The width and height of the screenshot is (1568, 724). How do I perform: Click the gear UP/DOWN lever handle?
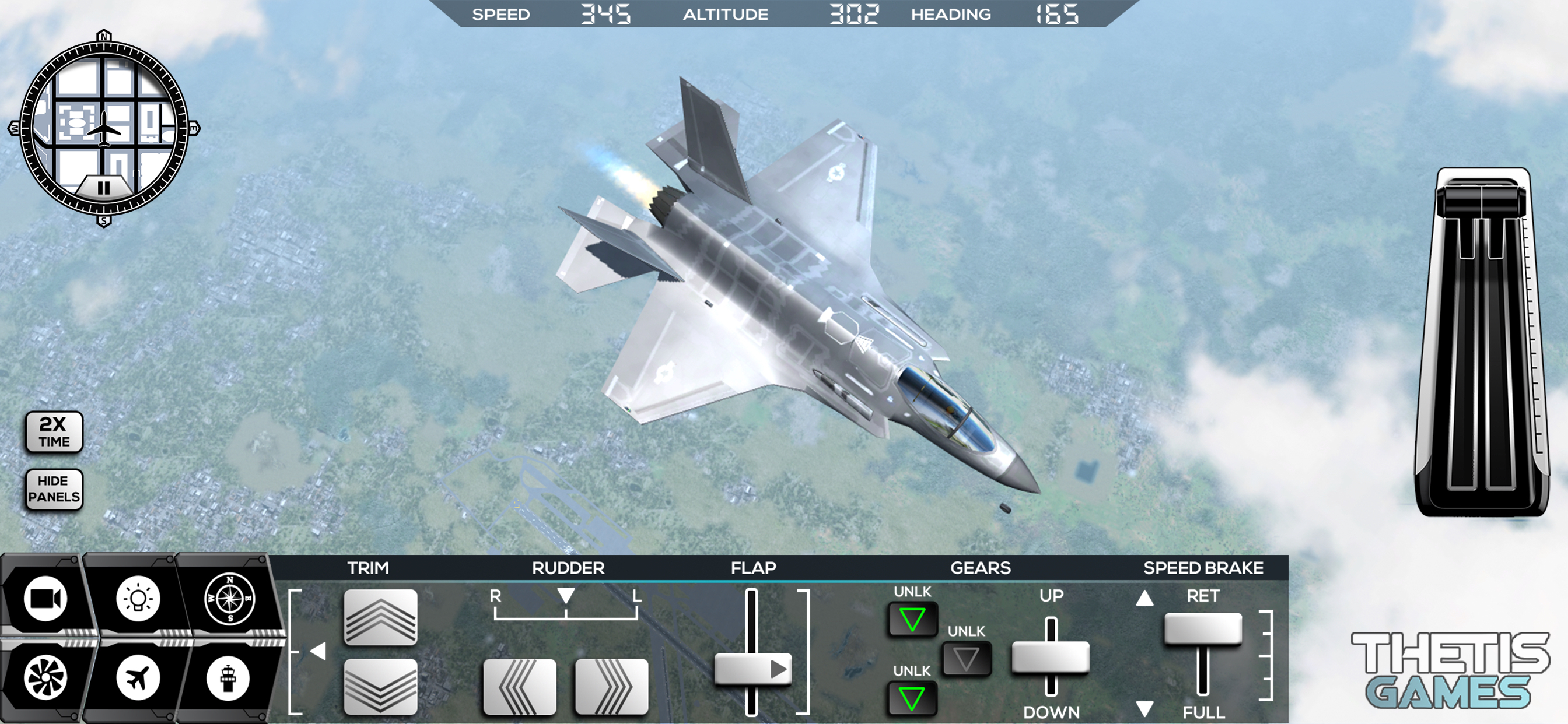[1051, 657]
